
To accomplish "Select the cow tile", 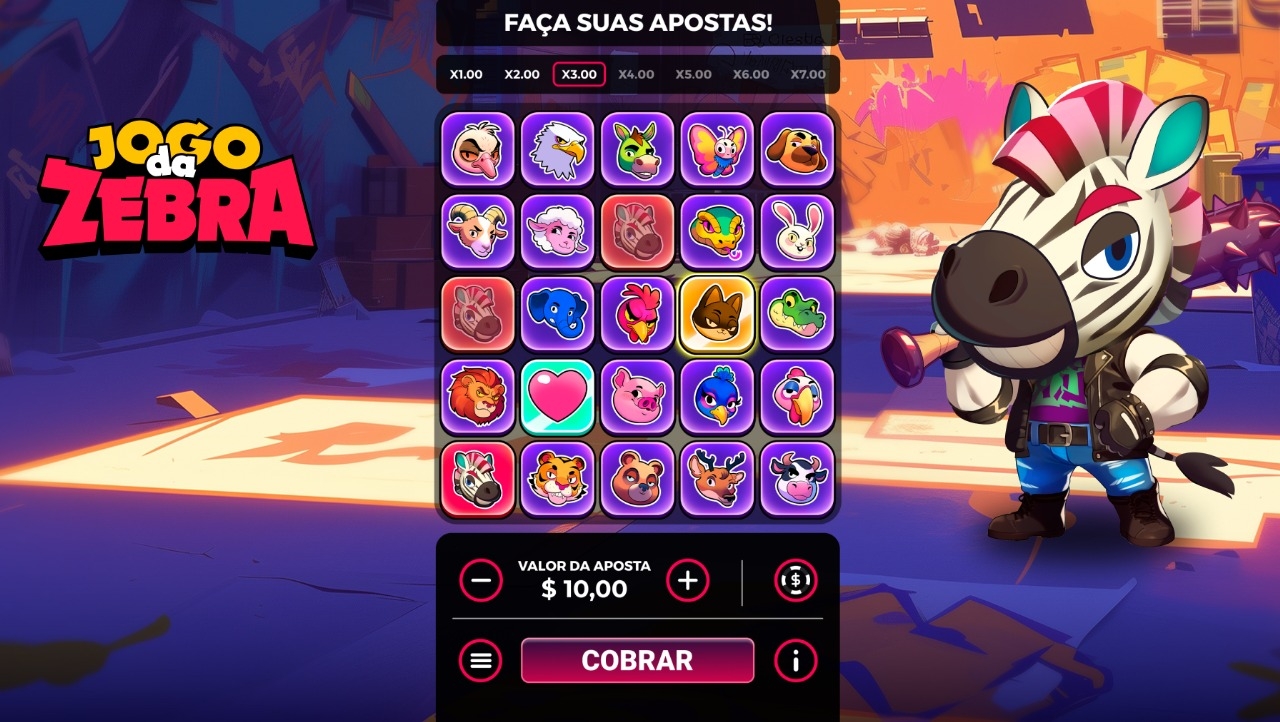I will pos(797,479).
